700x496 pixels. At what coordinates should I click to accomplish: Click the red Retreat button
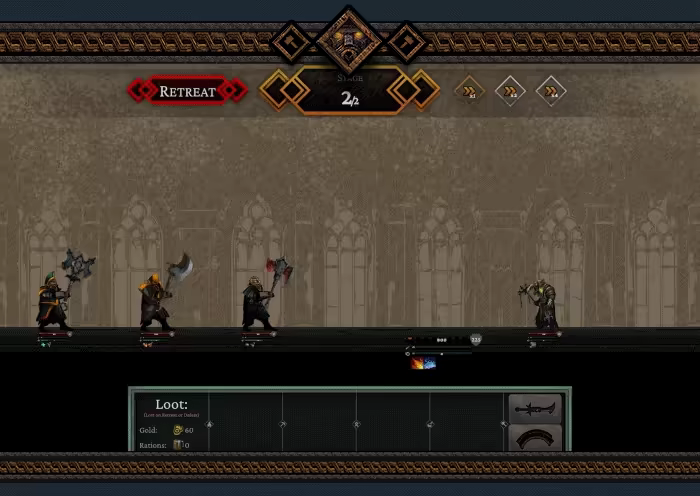tap(187, 91)
